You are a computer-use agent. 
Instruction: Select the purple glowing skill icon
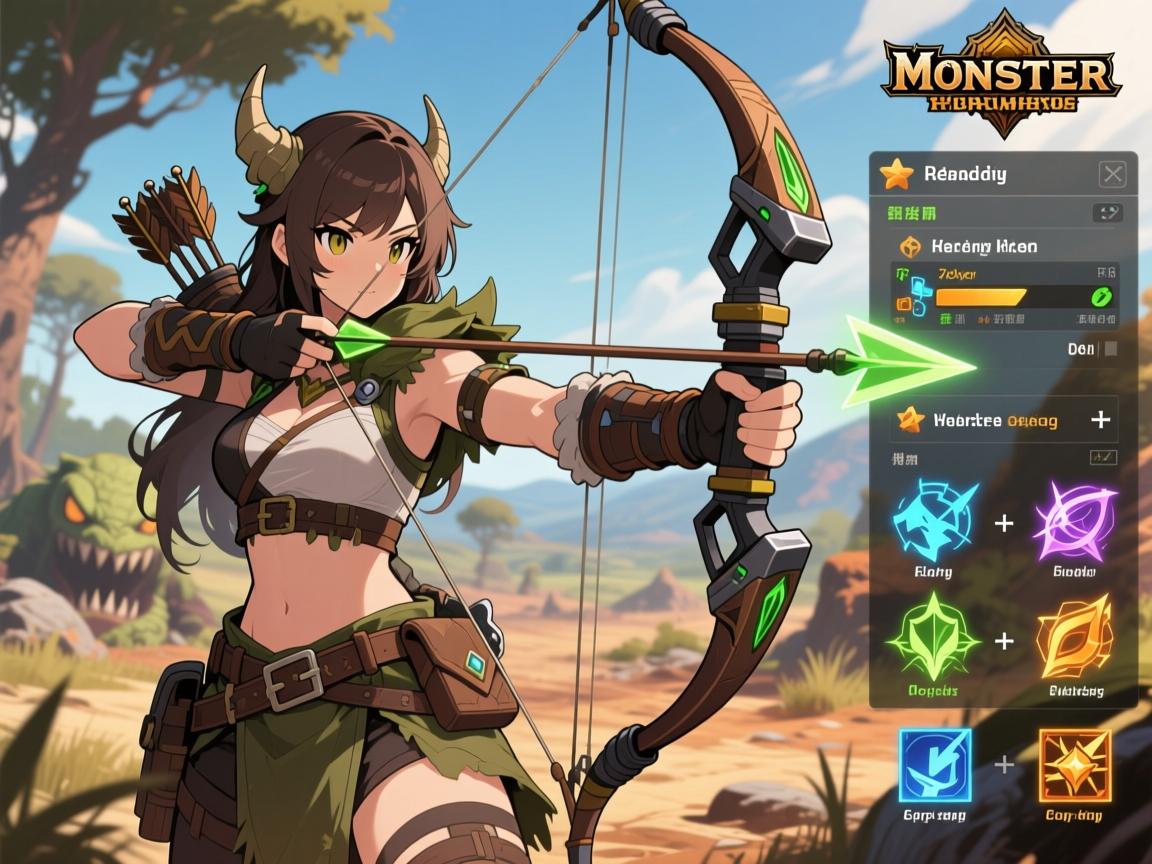(1073, 522)
